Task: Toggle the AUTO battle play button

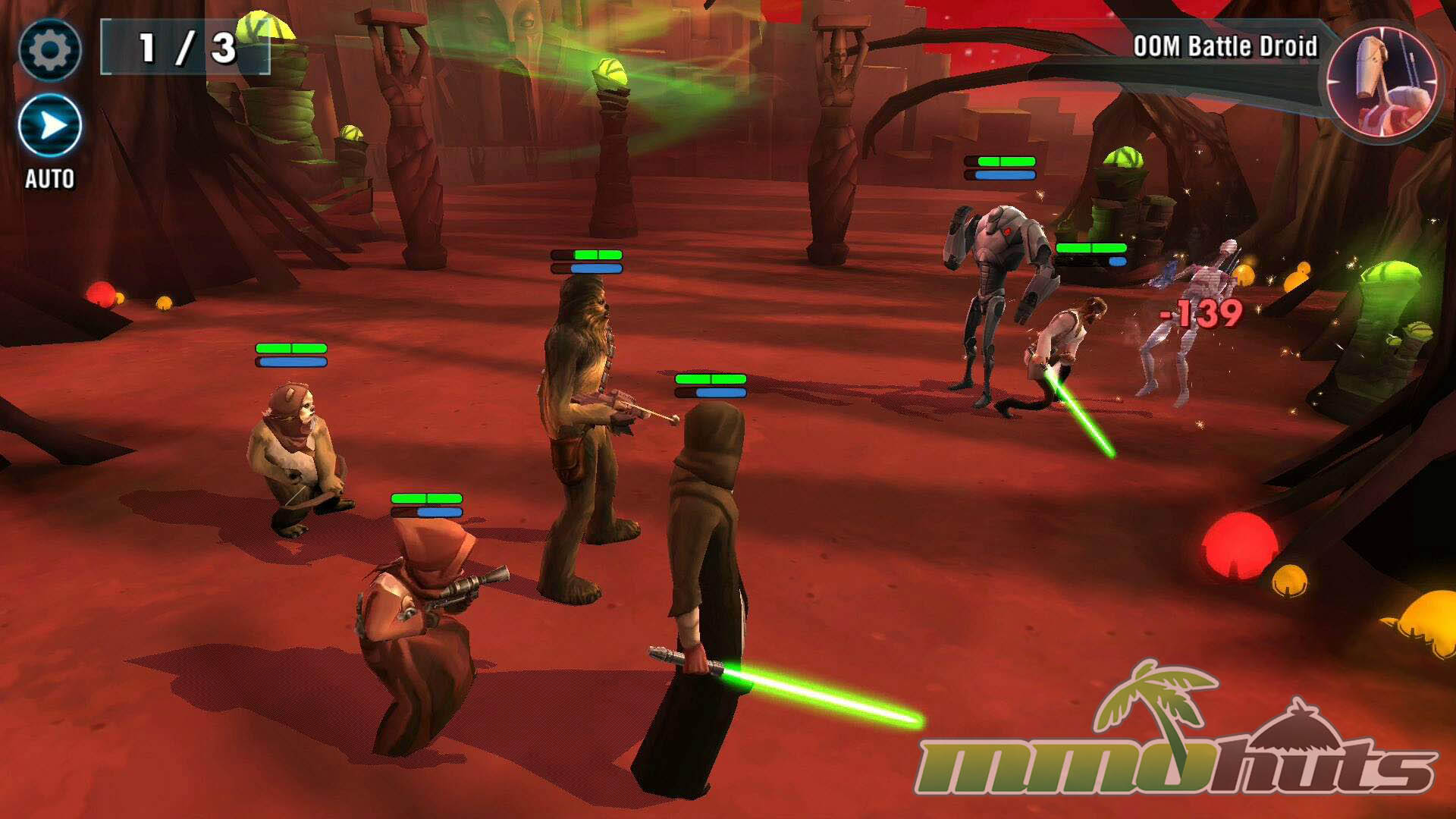Action: click(x=50, y=126)
